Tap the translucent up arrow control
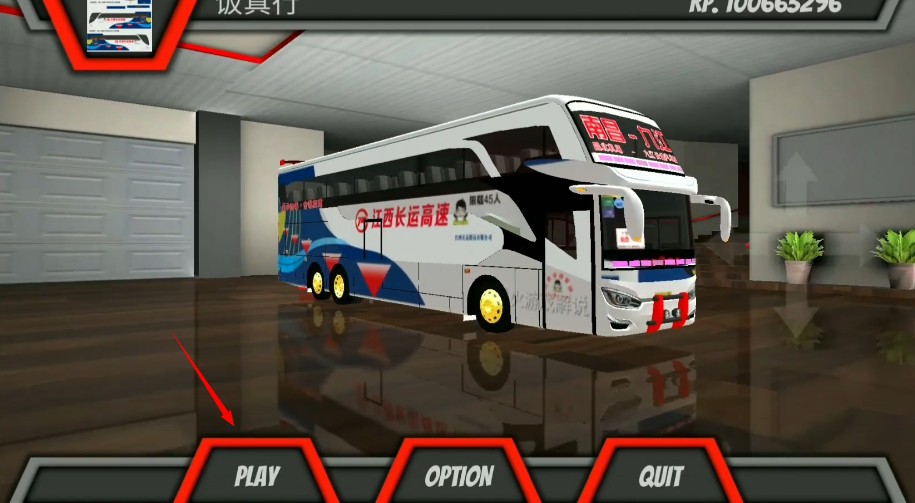Screen dimensions: 915x503 [797, 178]
